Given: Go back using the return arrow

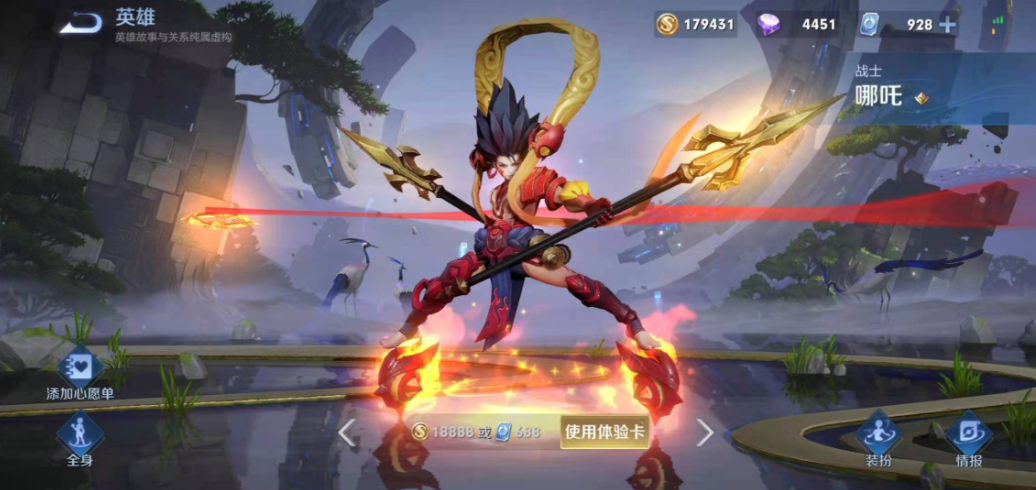Looking at the screenshot, I should (79, 22).
